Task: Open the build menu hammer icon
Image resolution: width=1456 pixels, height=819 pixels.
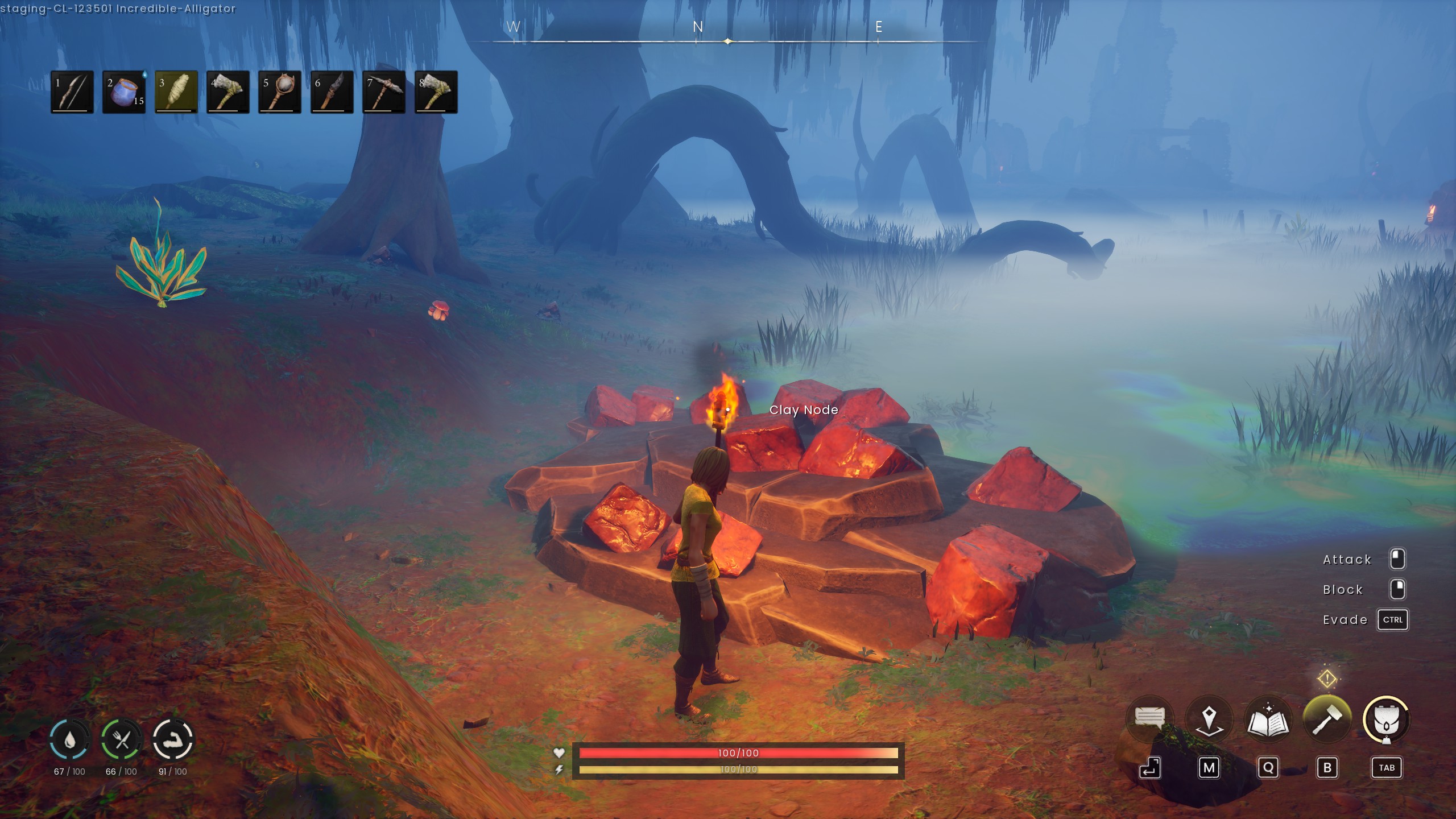Action: (x=1327, y=719)
